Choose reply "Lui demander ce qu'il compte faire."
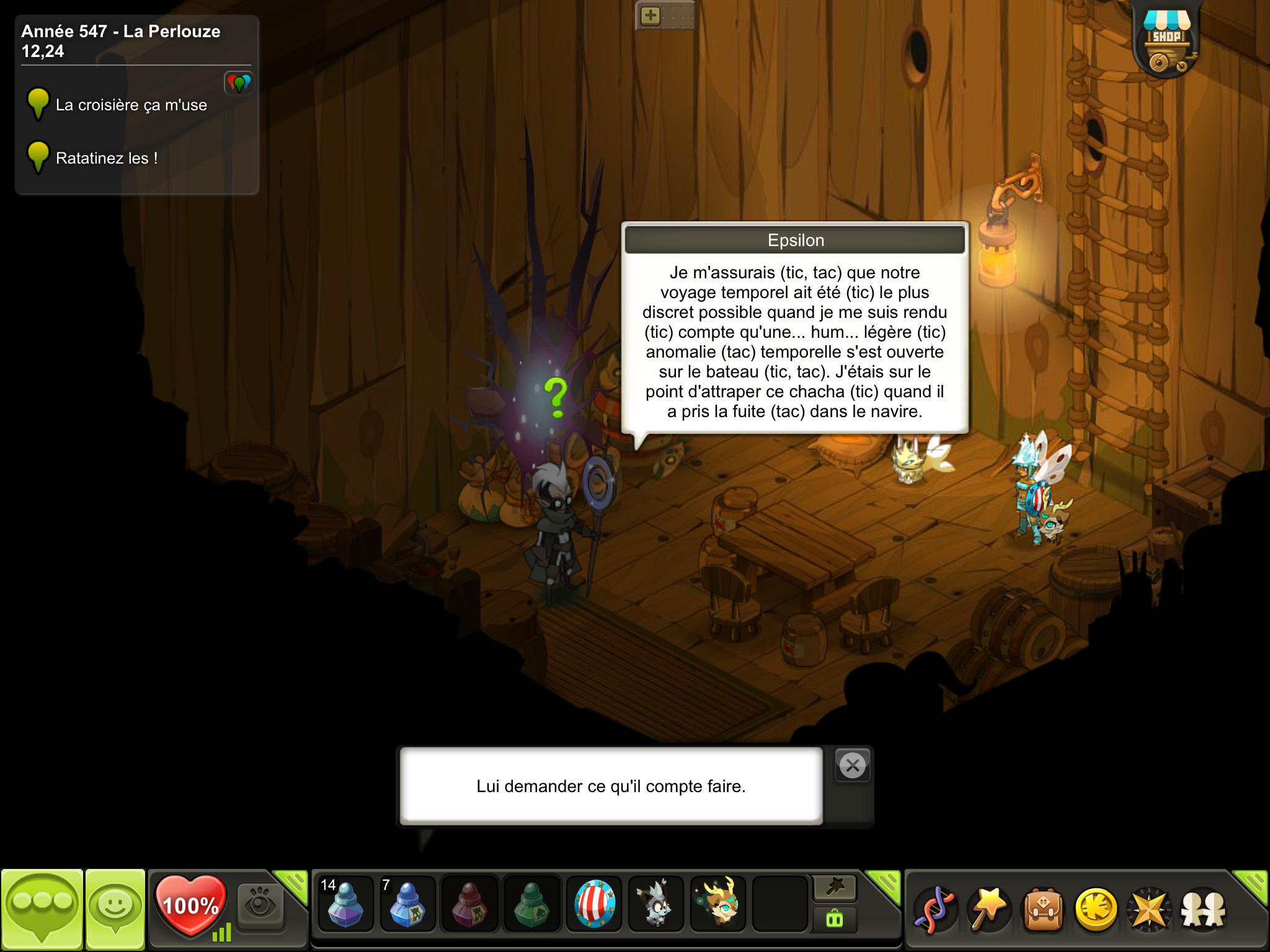This screenshot has width=1270, height=952. [611, 786]
